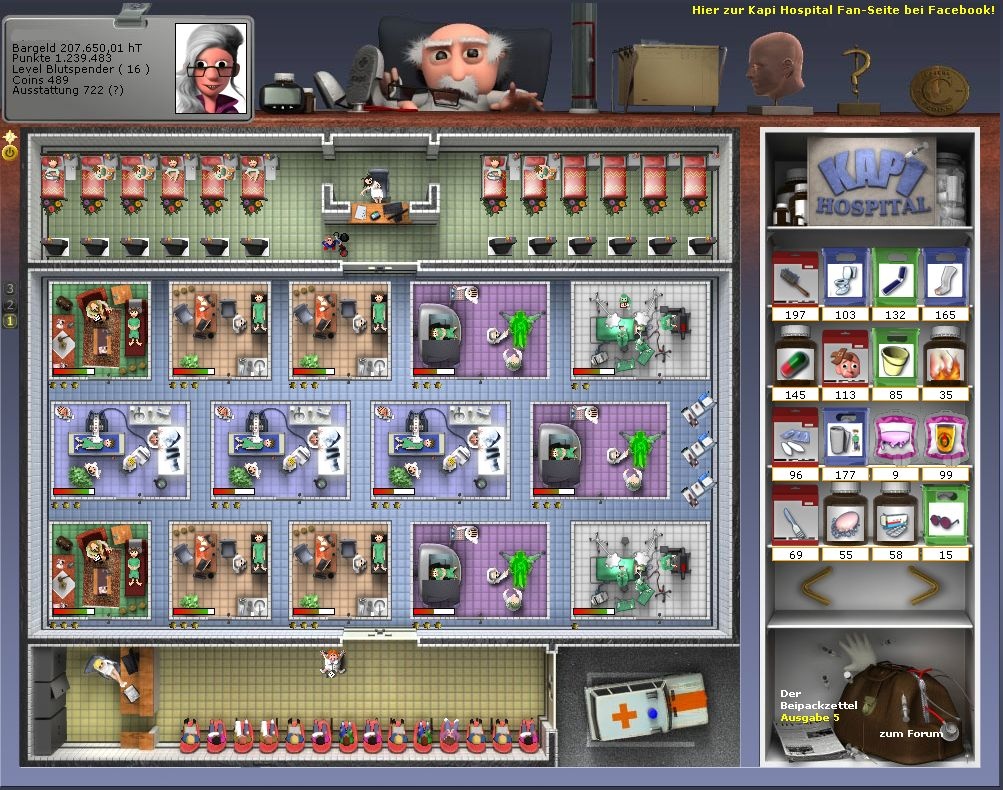Click the yellow power logout button
This screenshot has width=1003, height=790.
pyautogui.click(x=10, y=153)
